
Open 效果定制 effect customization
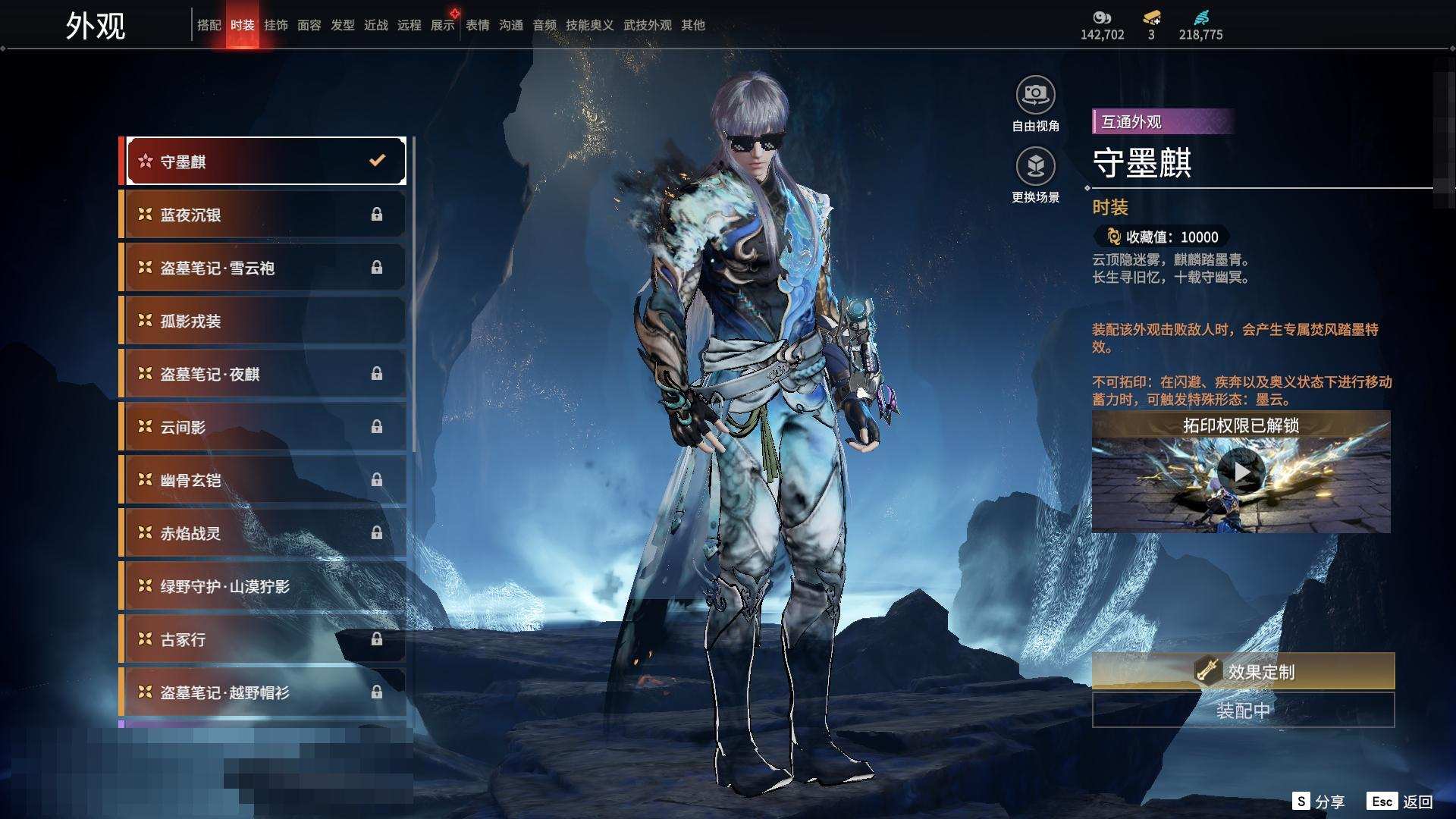coord(1243,671)
